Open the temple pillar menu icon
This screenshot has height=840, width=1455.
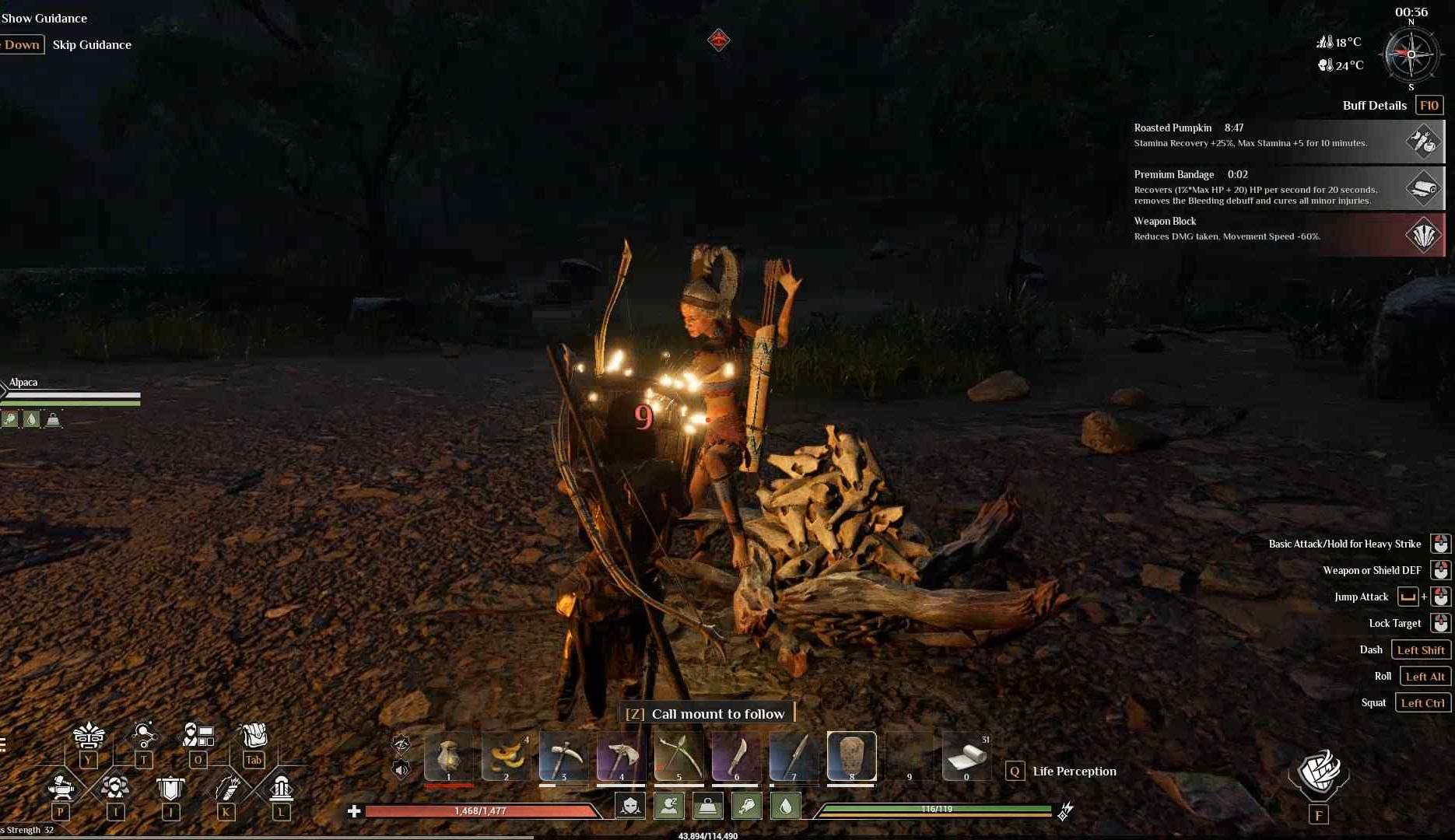pyautogui.click(x=281, y=788)
